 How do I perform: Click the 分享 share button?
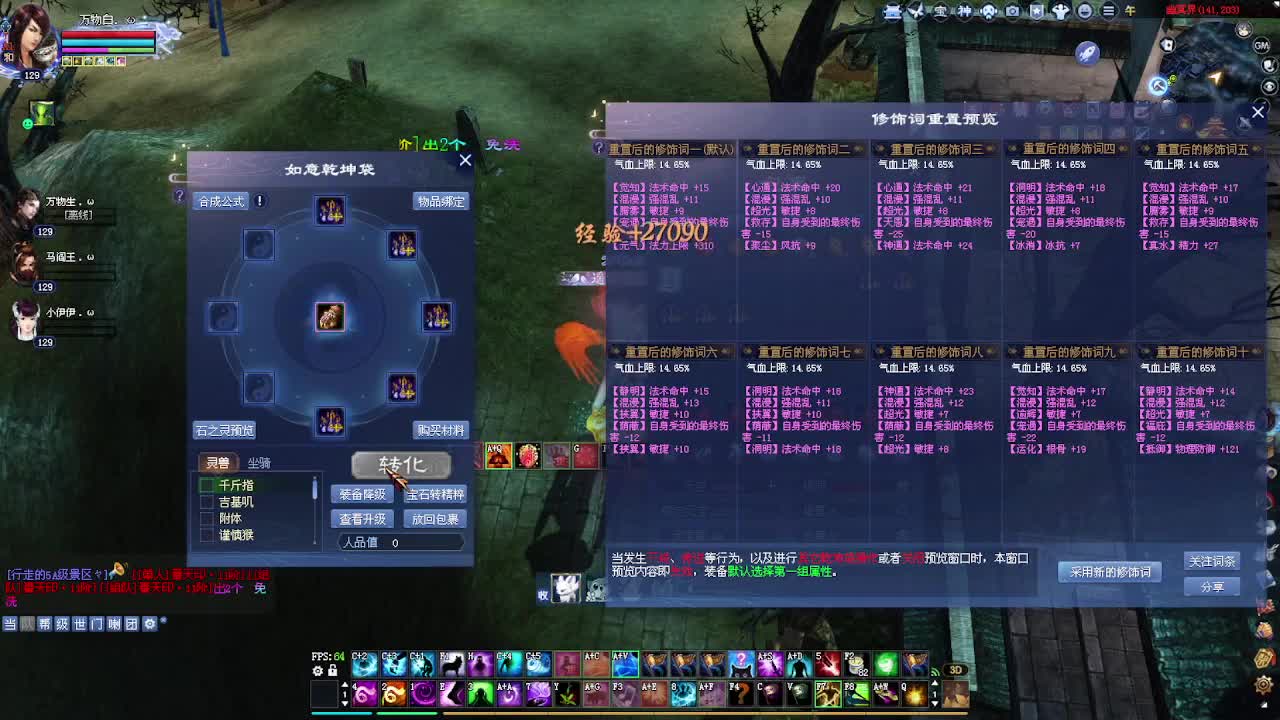[x=1211, y=586]
